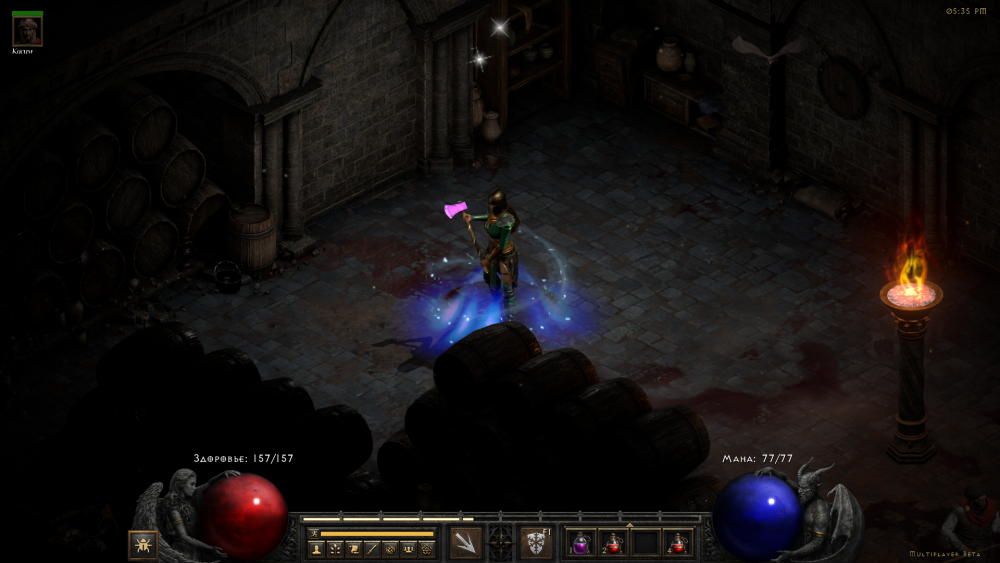Expand the belt using the arrow above it

click(629, 524)
